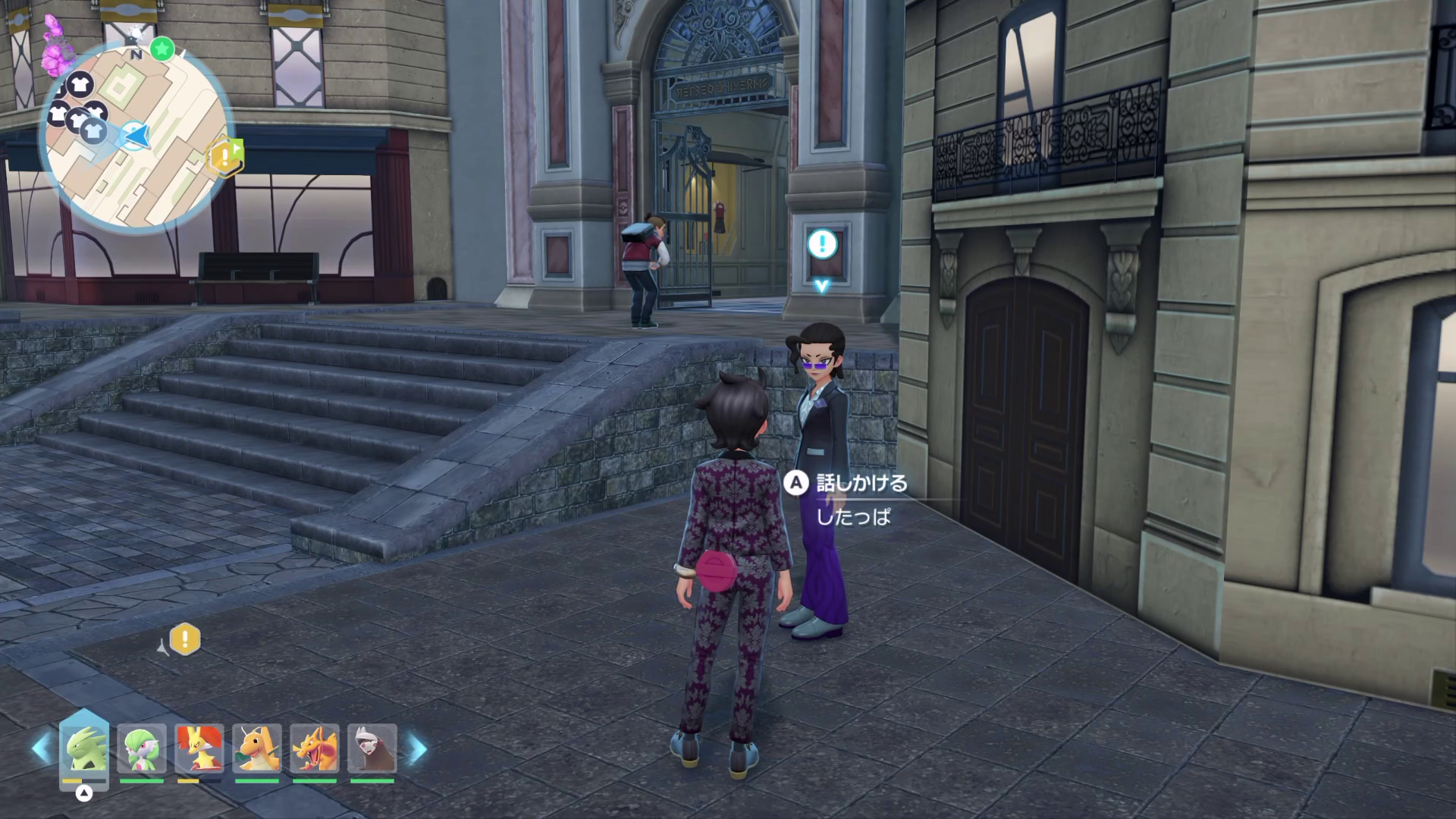Image resolution: width=1456 pixels, height=819 pixels.
Task: Switch to Delphox in the party
Action: (199, 748)
